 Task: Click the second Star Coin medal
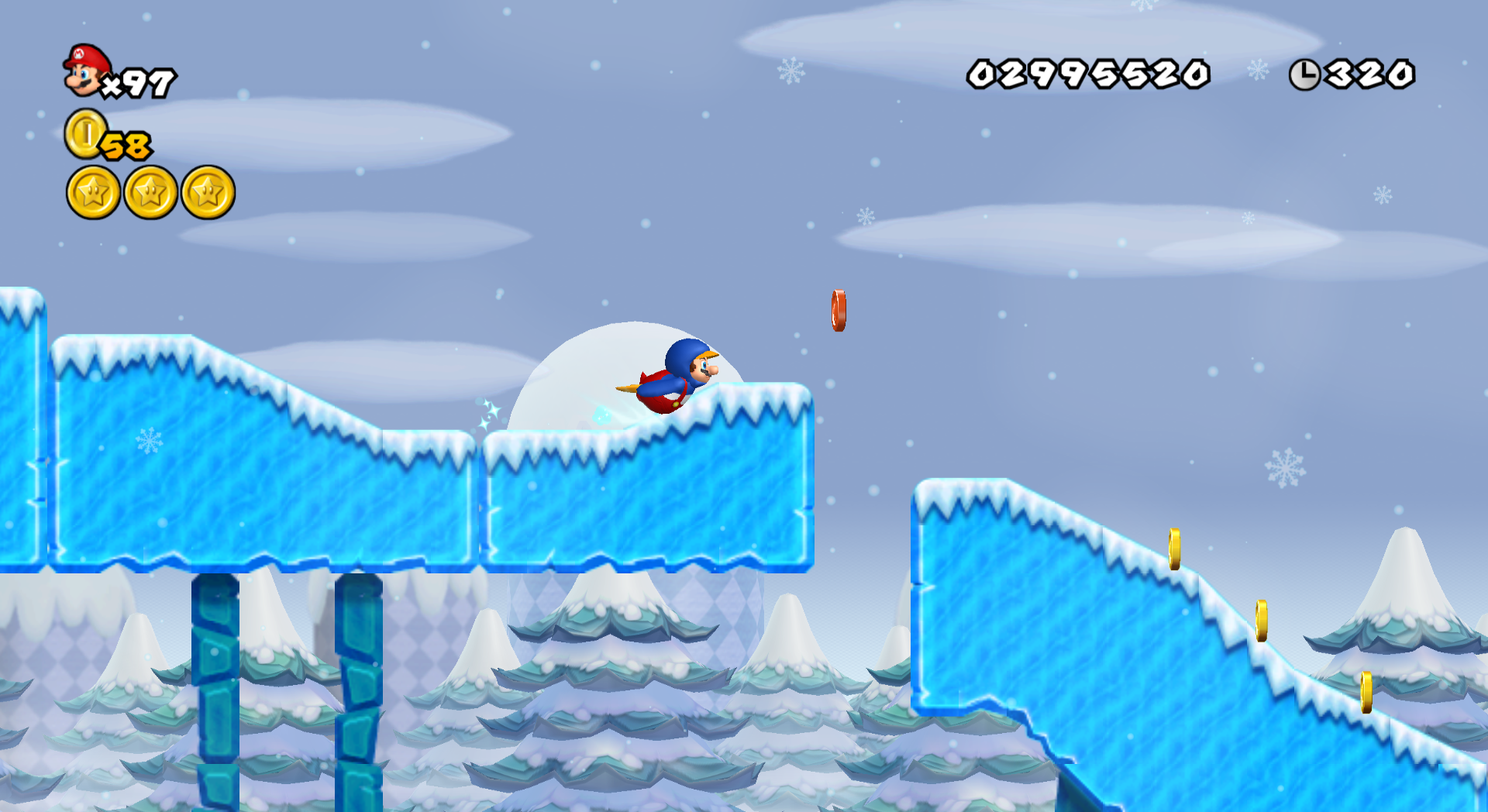150,192
